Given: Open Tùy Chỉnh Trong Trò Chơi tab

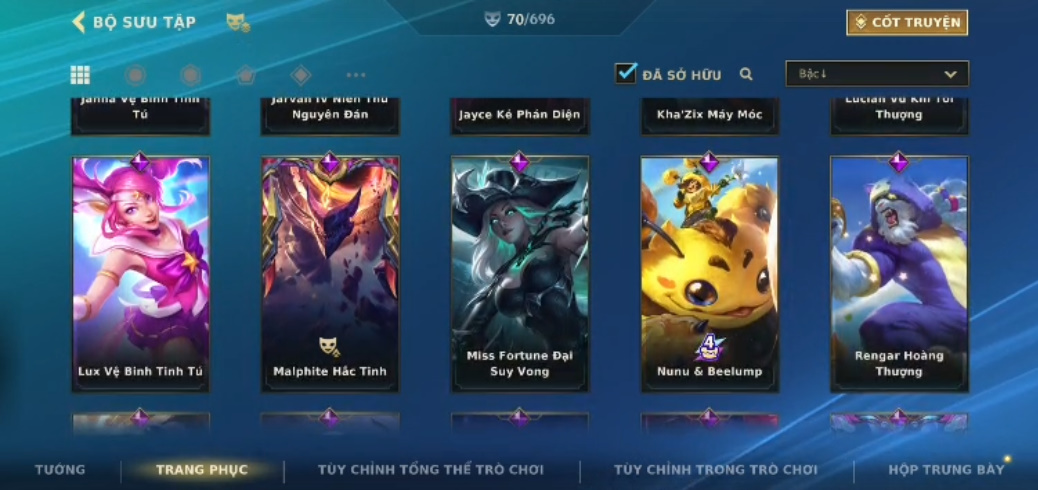Looking at the screenshot, I should pos(716,469).
